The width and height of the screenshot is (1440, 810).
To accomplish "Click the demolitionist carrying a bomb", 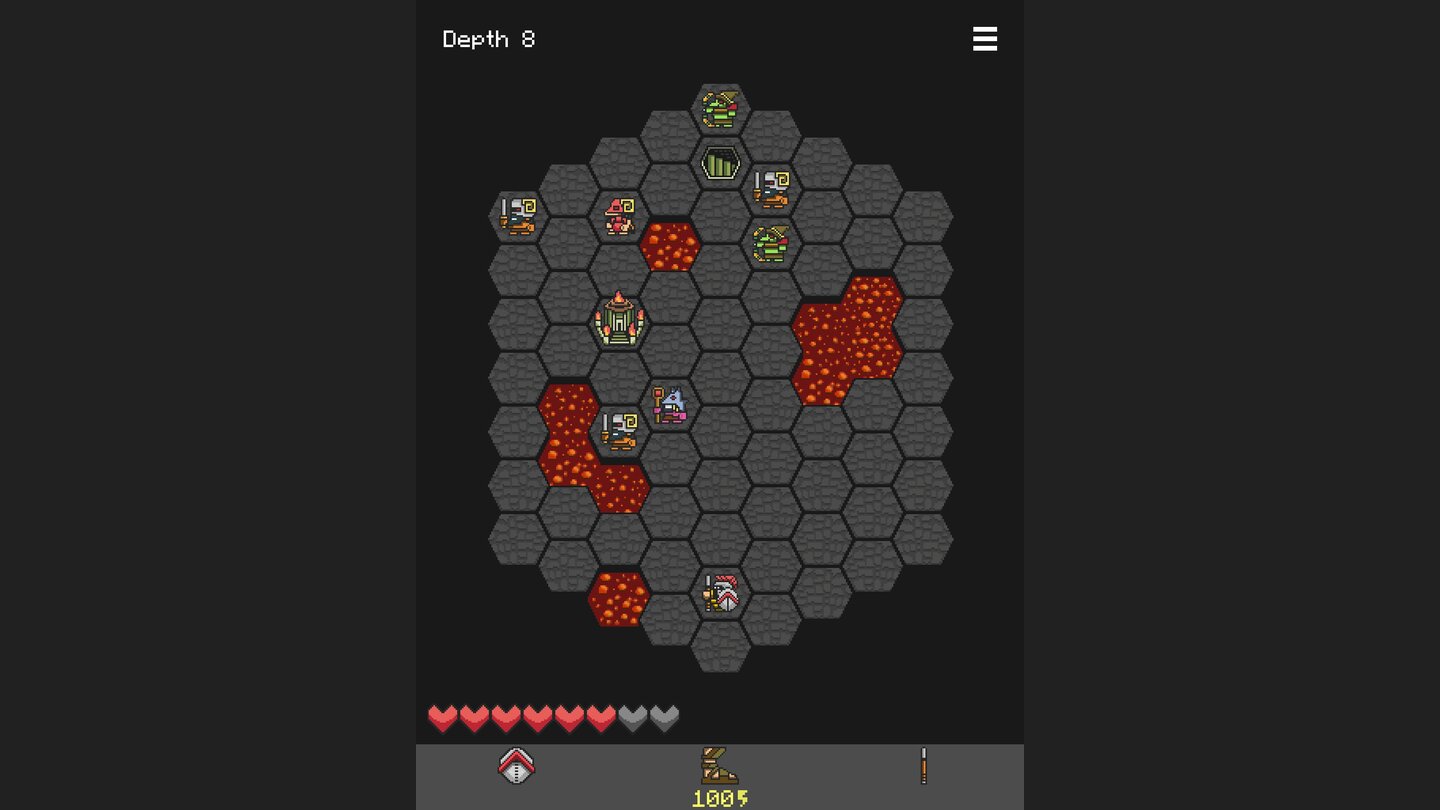I will (669, 405).
